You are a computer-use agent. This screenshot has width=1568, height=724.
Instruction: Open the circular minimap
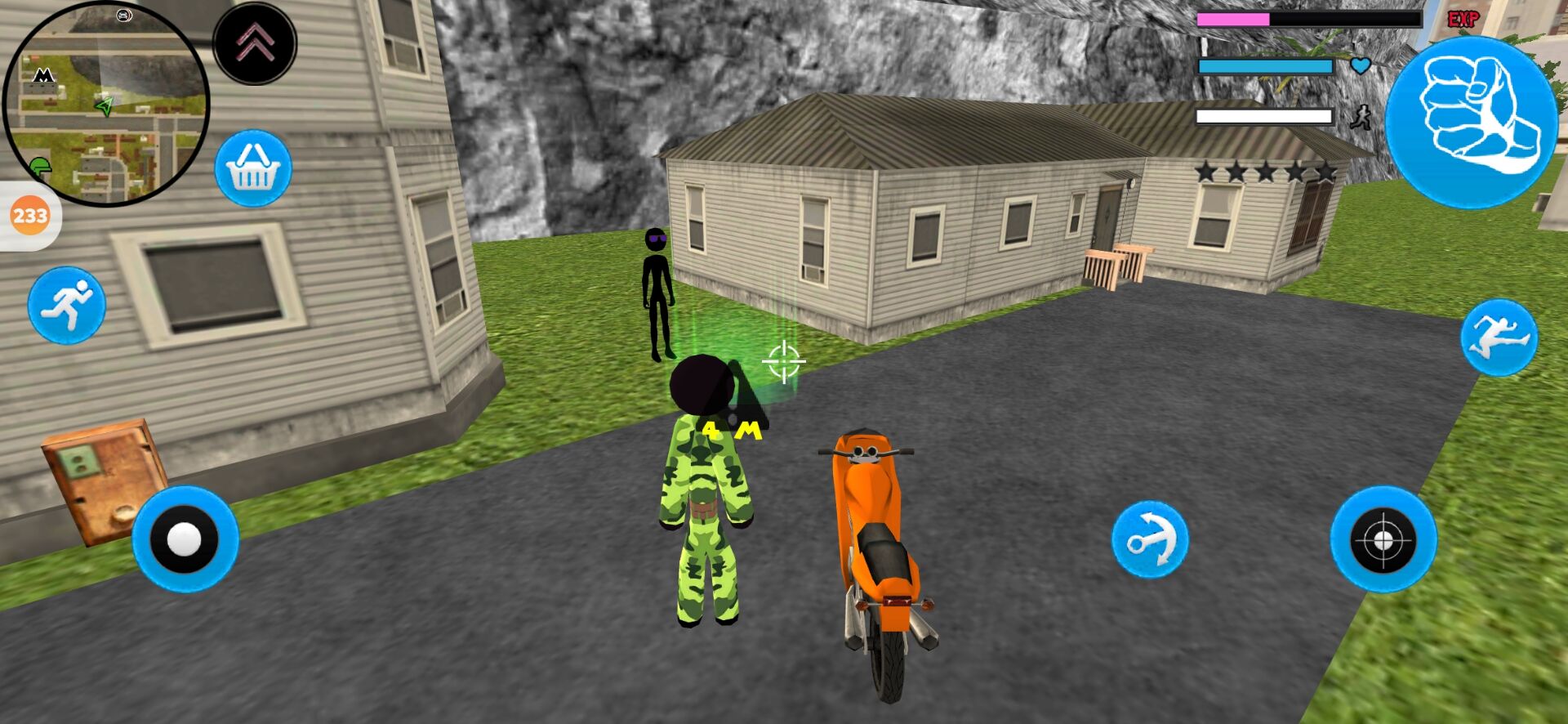tap(106, 102)
